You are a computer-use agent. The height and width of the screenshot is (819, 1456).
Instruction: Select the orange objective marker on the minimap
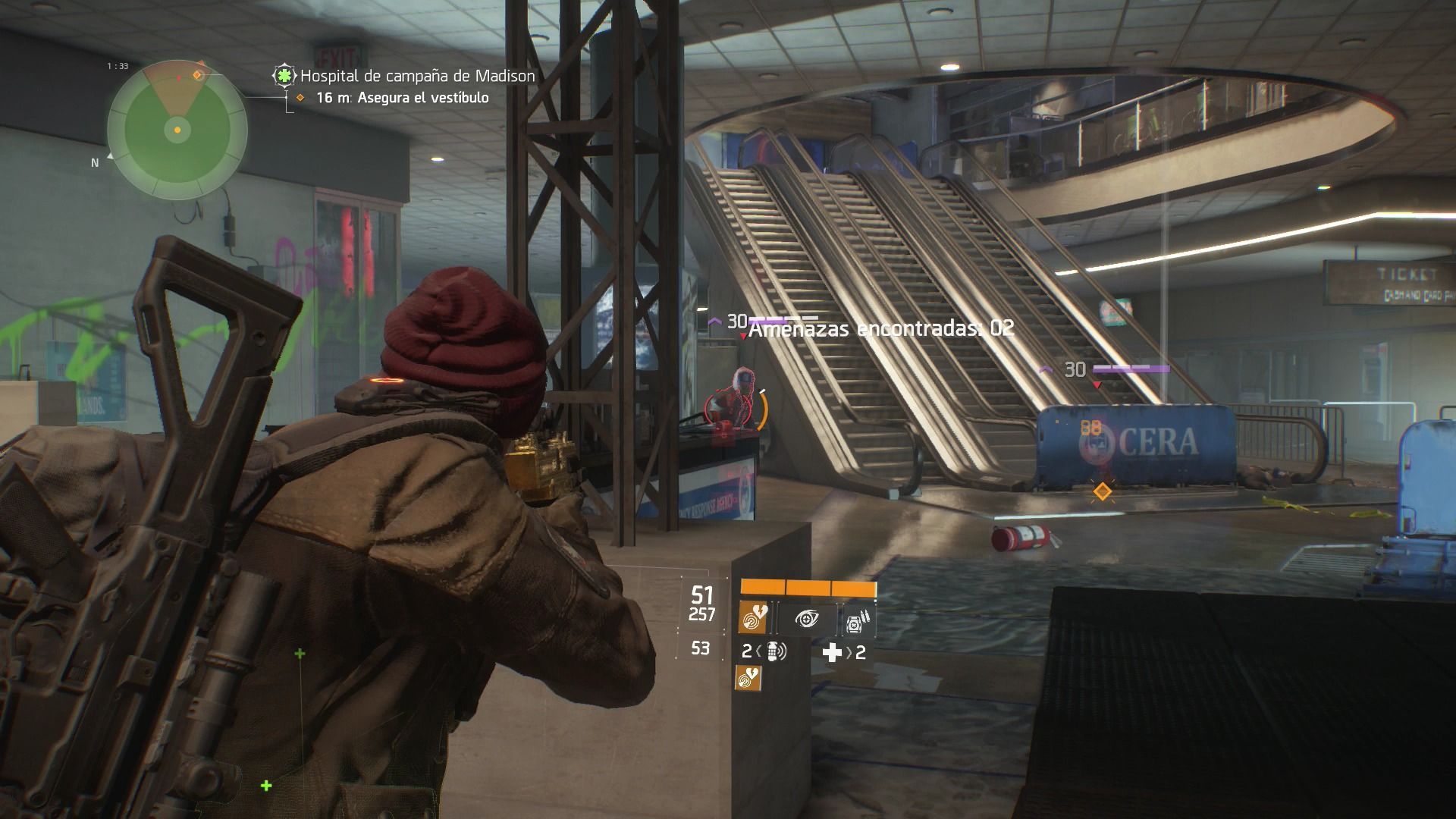[x=198, y=74]
